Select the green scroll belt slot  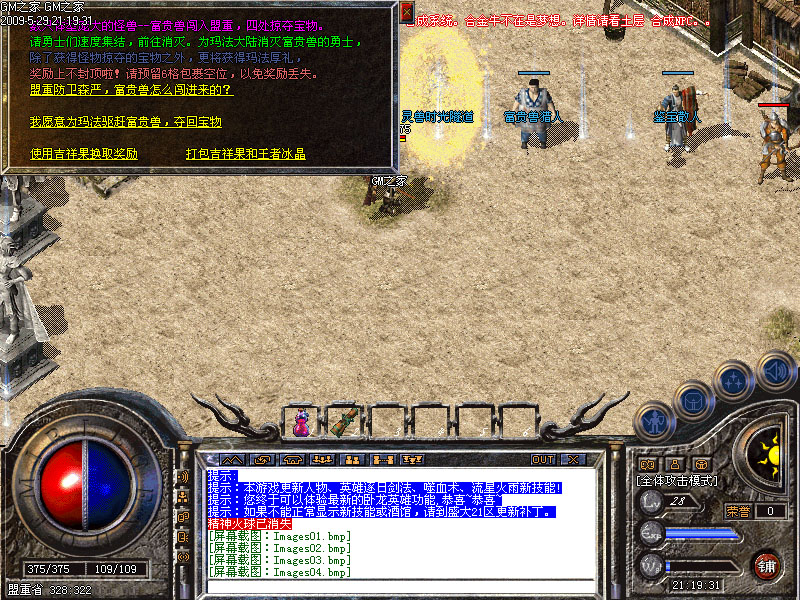pyautogui.click(x=345, y=423)
